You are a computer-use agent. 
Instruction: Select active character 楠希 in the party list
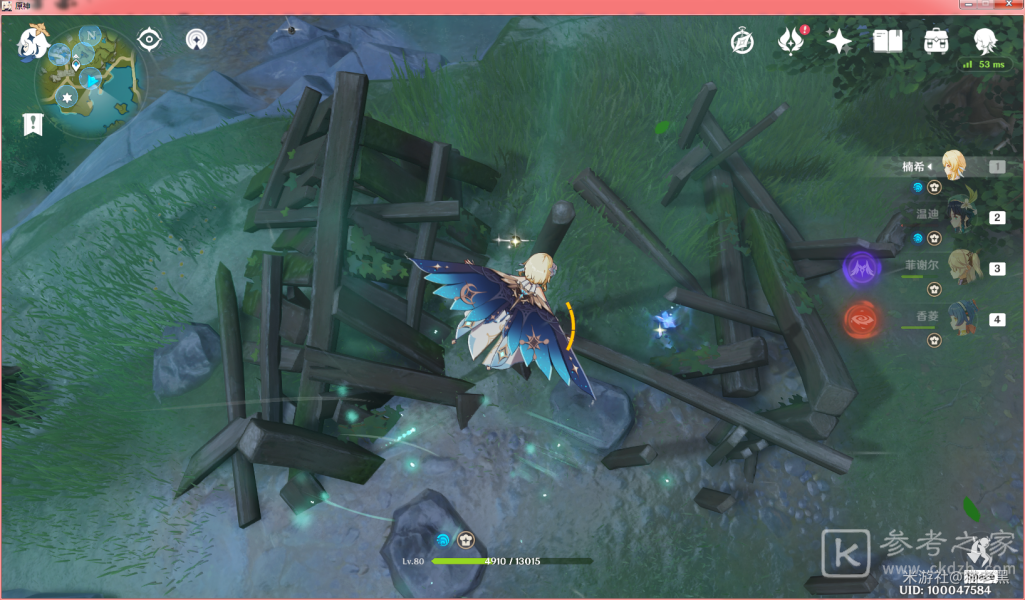pos(953,166)
